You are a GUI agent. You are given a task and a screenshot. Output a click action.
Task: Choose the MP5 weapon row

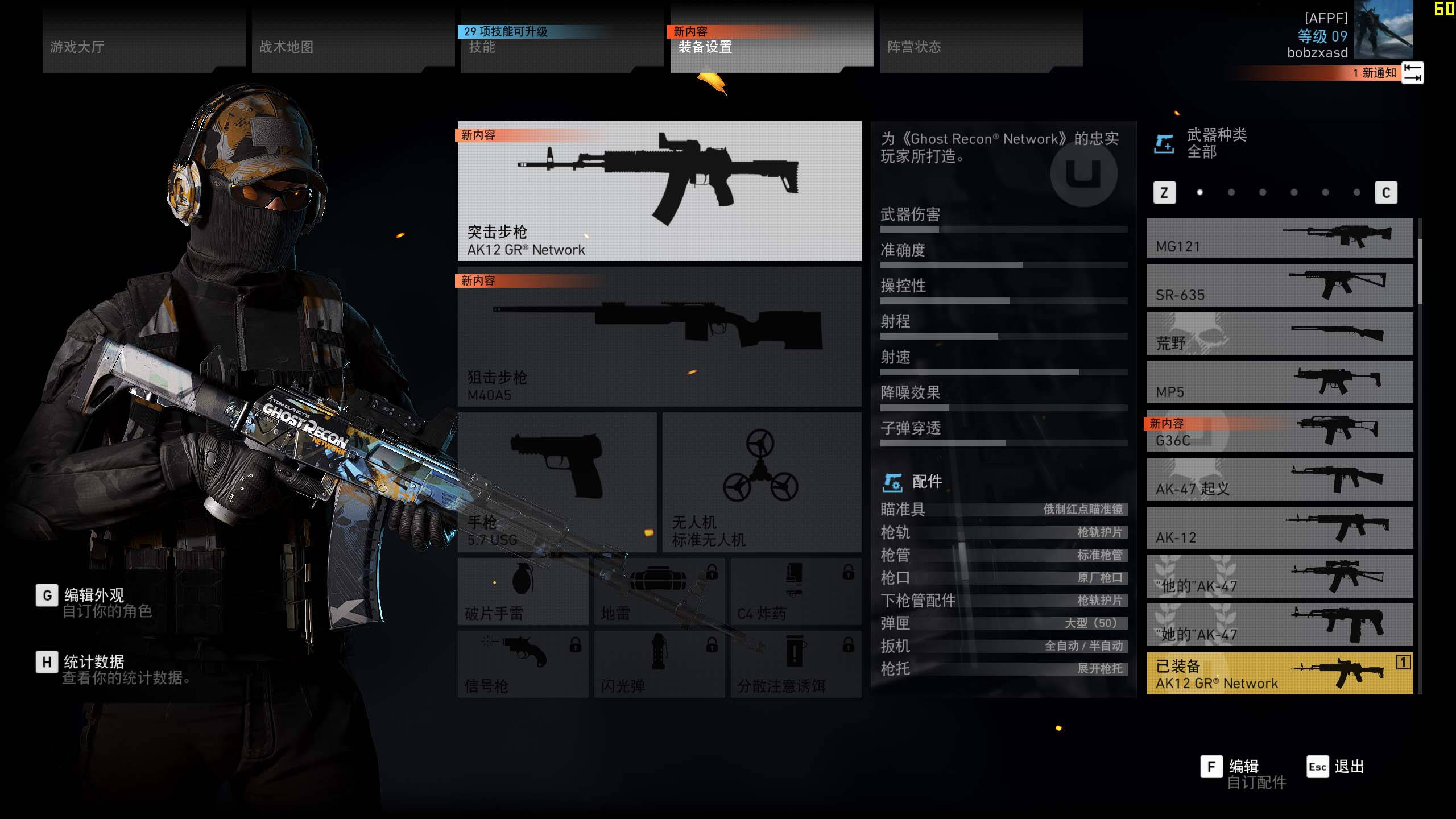(x=1279, y=383)
